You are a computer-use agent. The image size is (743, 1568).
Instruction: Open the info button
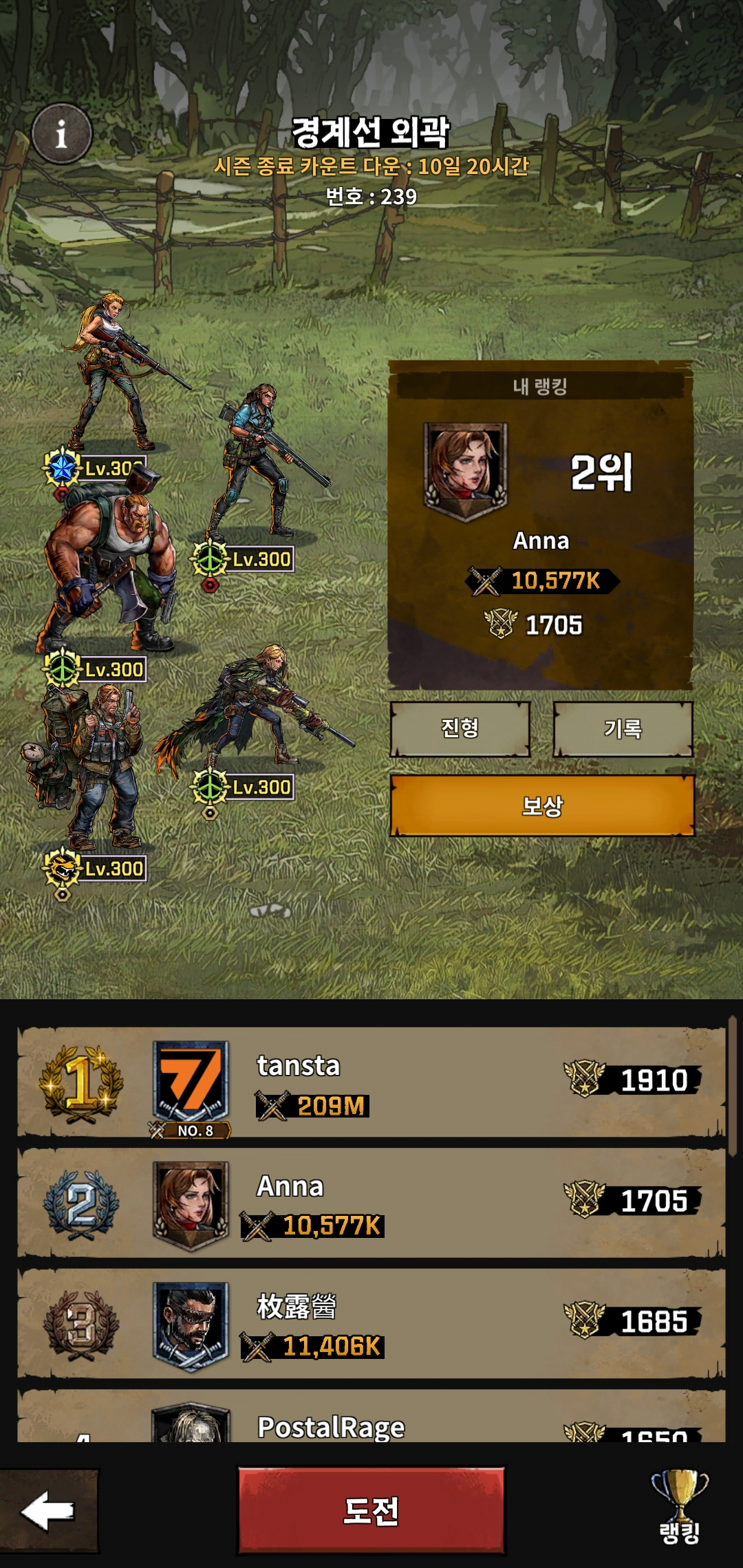(62, 134)
